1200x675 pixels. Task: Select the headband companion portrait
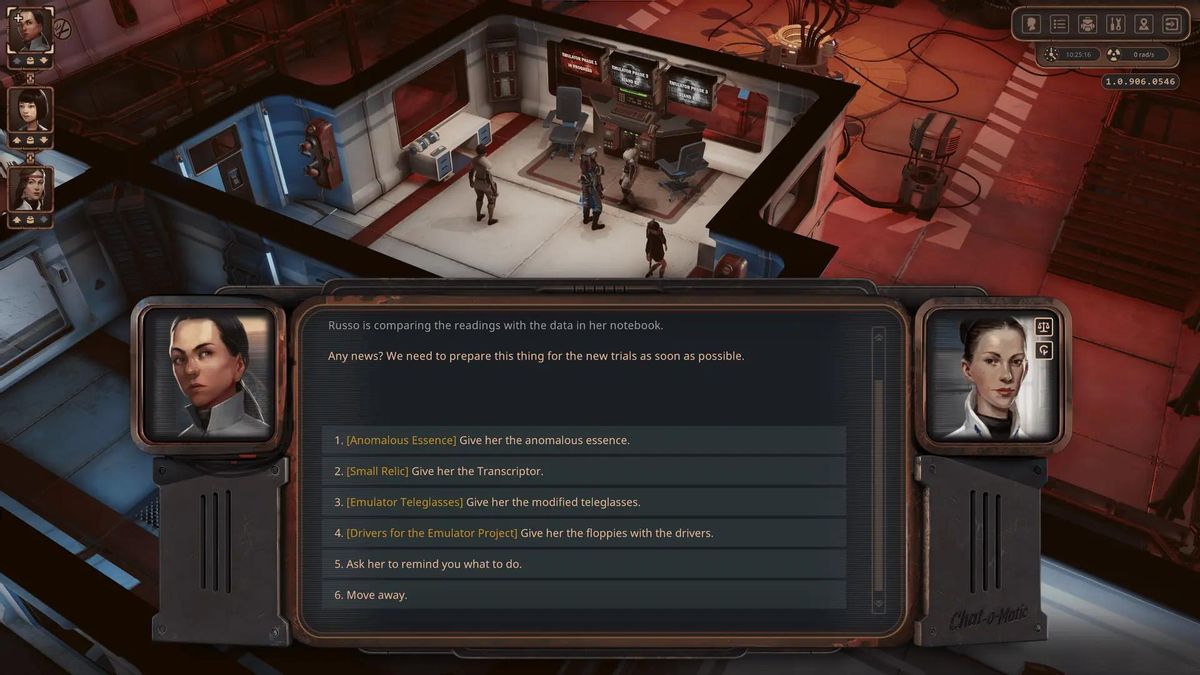[x=29, y=188]
